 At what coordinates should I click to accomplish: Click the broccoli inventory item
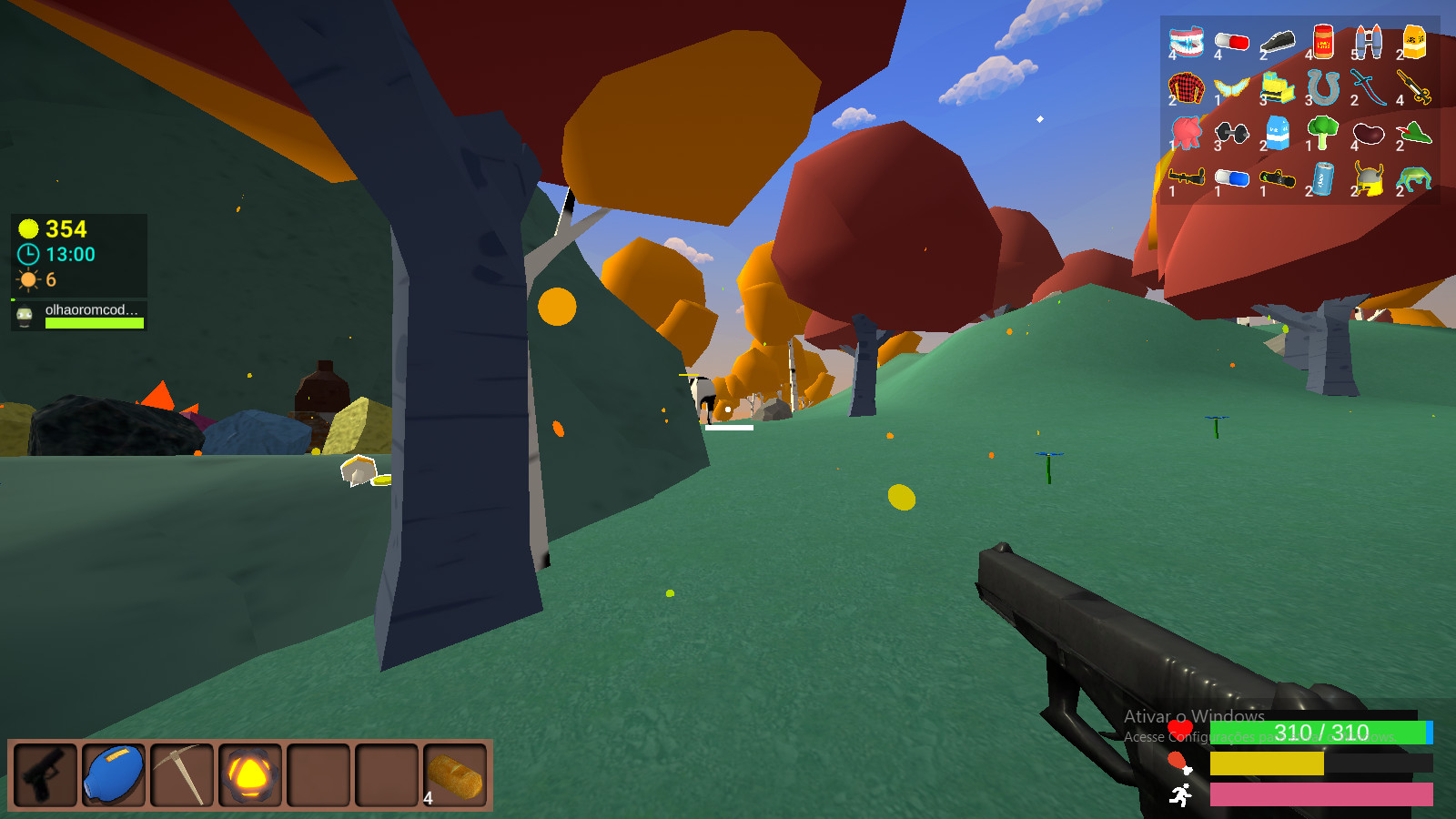(x=1322, y=134)
